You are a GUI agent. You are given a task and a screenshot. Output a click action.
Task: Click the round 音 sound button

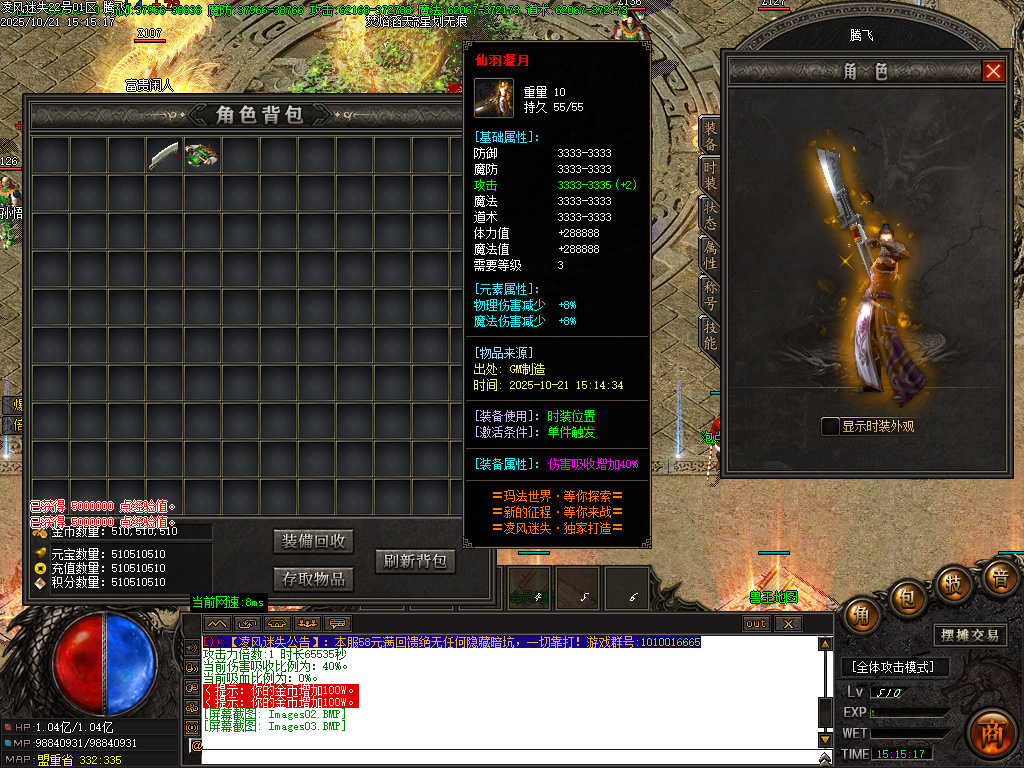[x=998, y=578]
